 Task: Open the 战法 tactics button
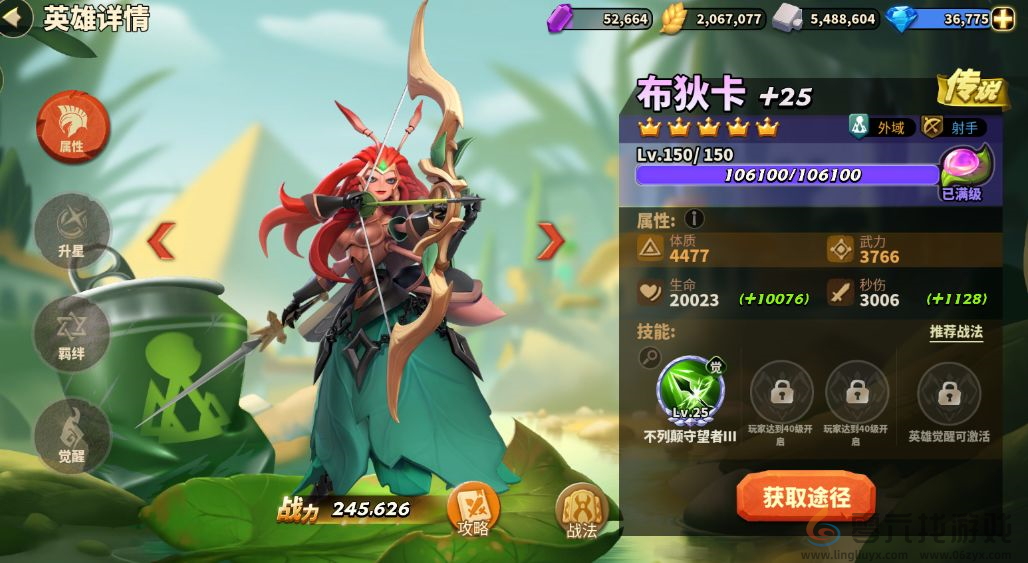pos(581,510)
